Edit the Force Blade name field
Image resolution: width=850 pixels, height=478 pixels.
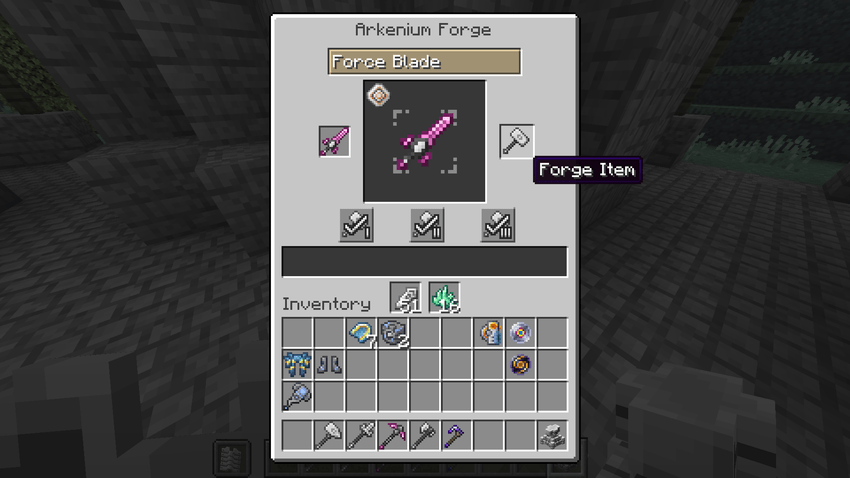pyautogui.click(x=424, y=62)
